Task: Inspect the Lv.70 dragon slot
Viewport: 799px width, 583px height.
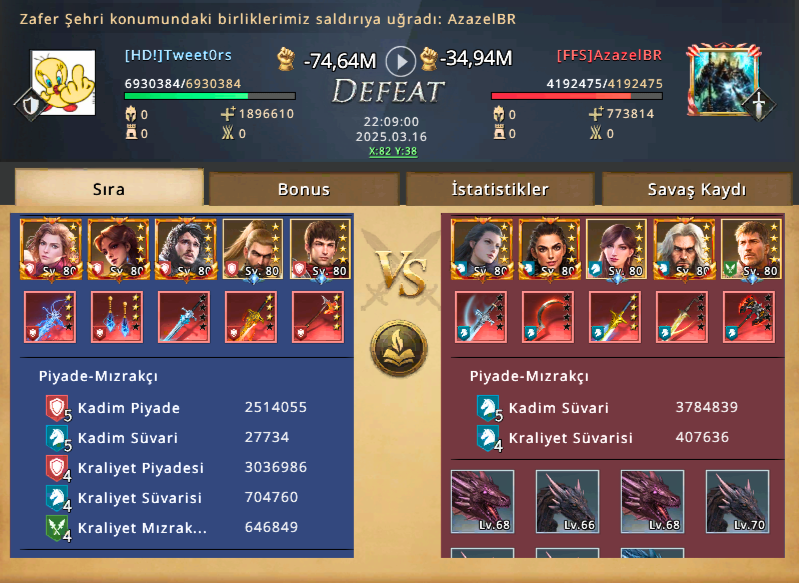Action: [736, 500]
